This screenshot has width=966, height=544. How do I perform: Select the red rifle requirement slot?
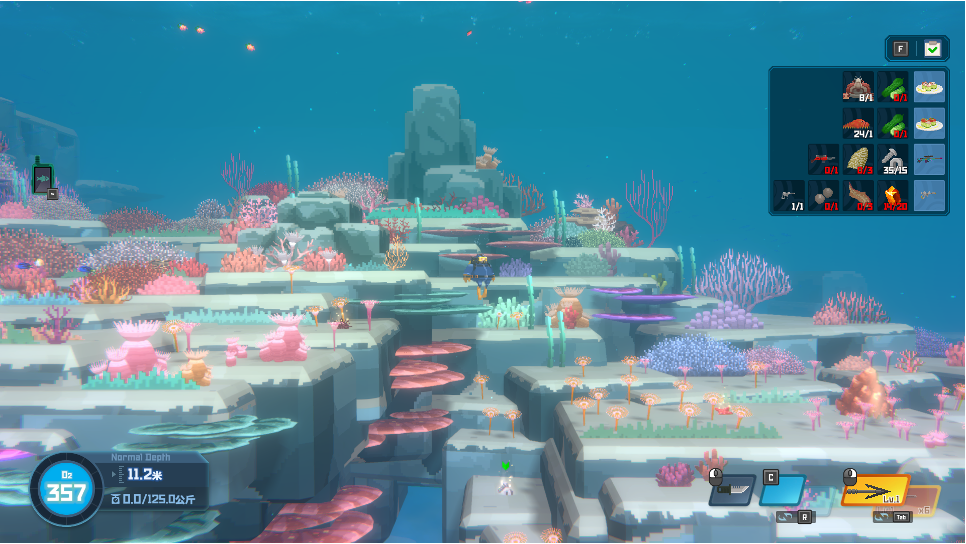[x=822, y=159]
